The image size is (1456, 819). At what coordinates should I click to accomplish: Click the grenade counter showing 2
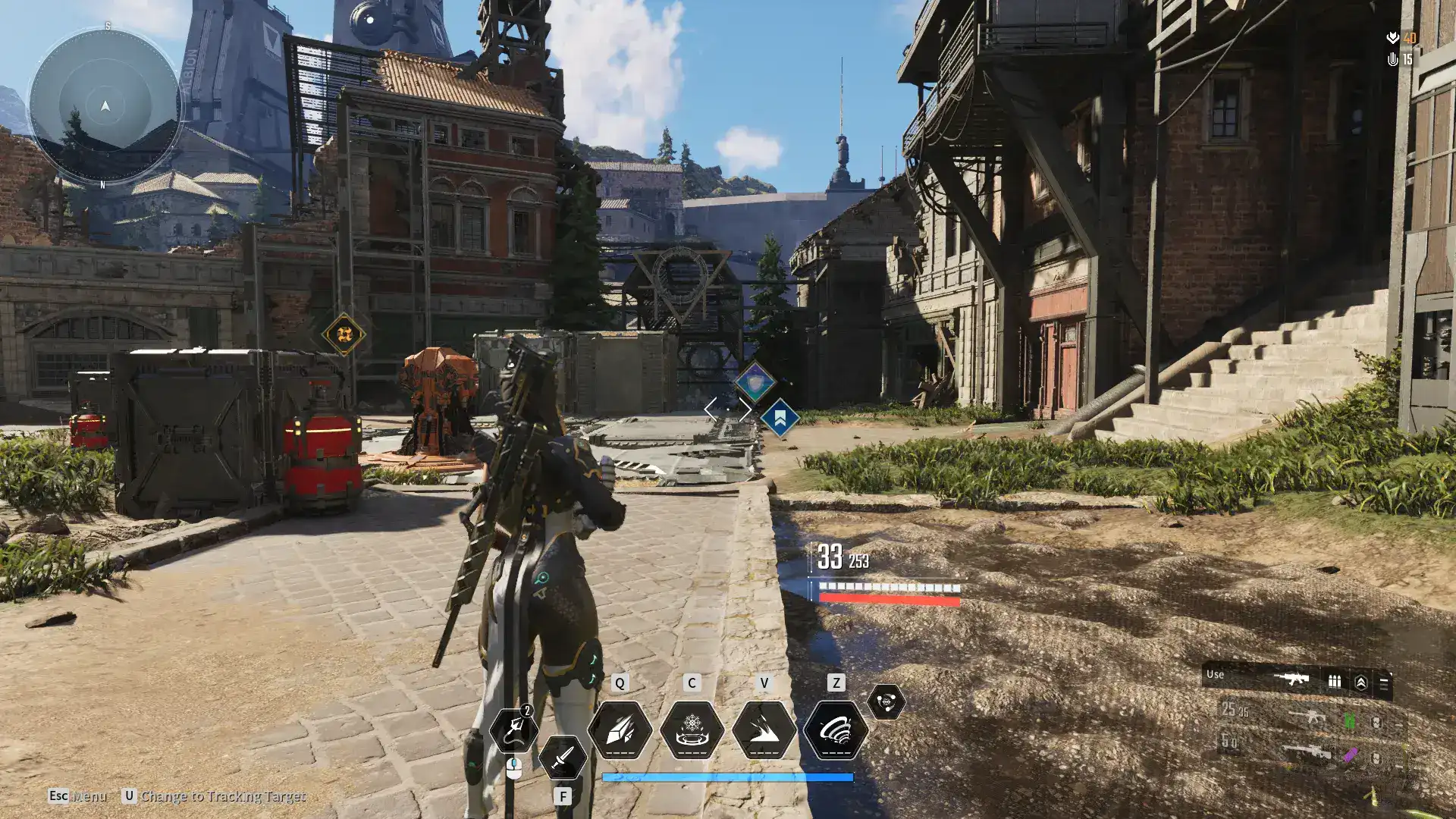(526, 711)
